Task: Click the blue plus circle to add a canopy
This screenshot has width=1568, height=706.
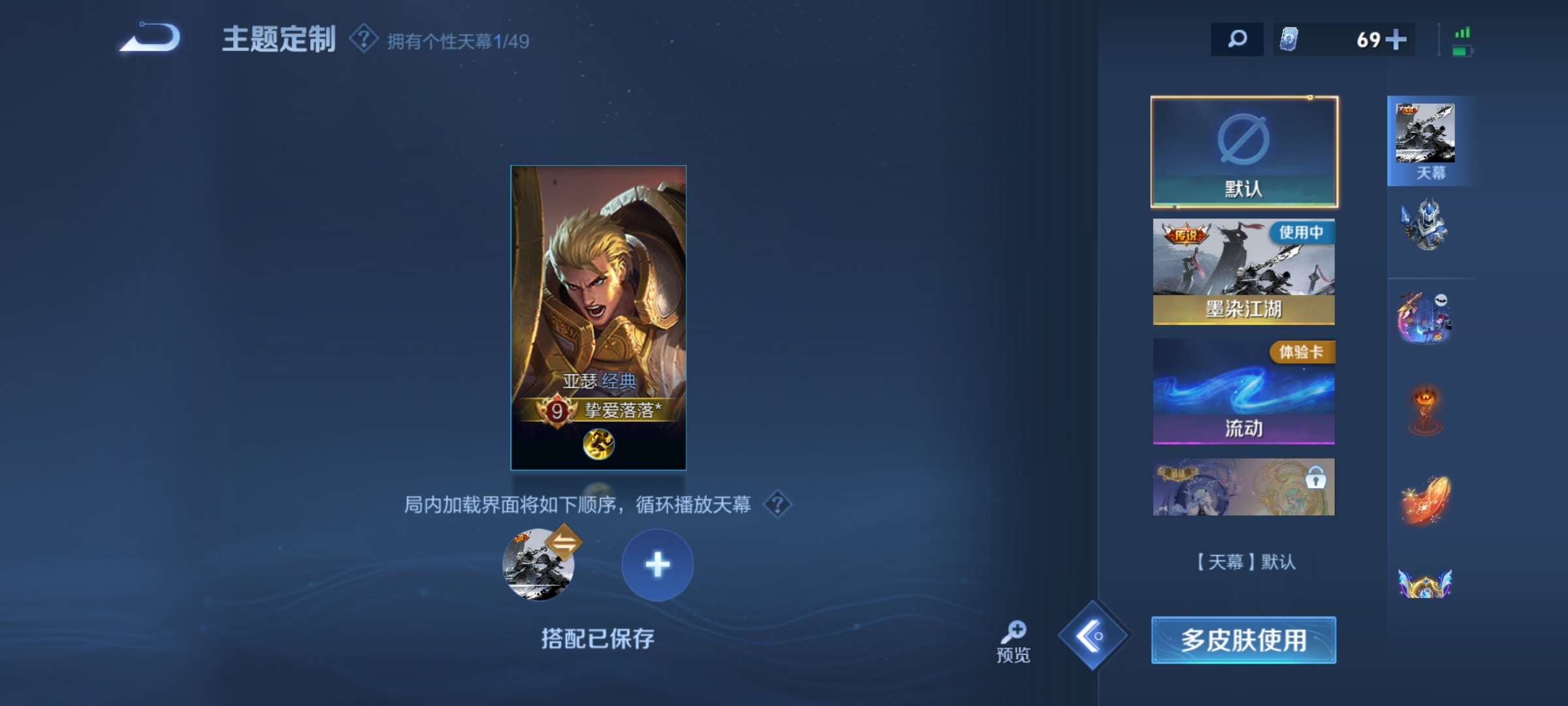Action: (x=659, y=565)
